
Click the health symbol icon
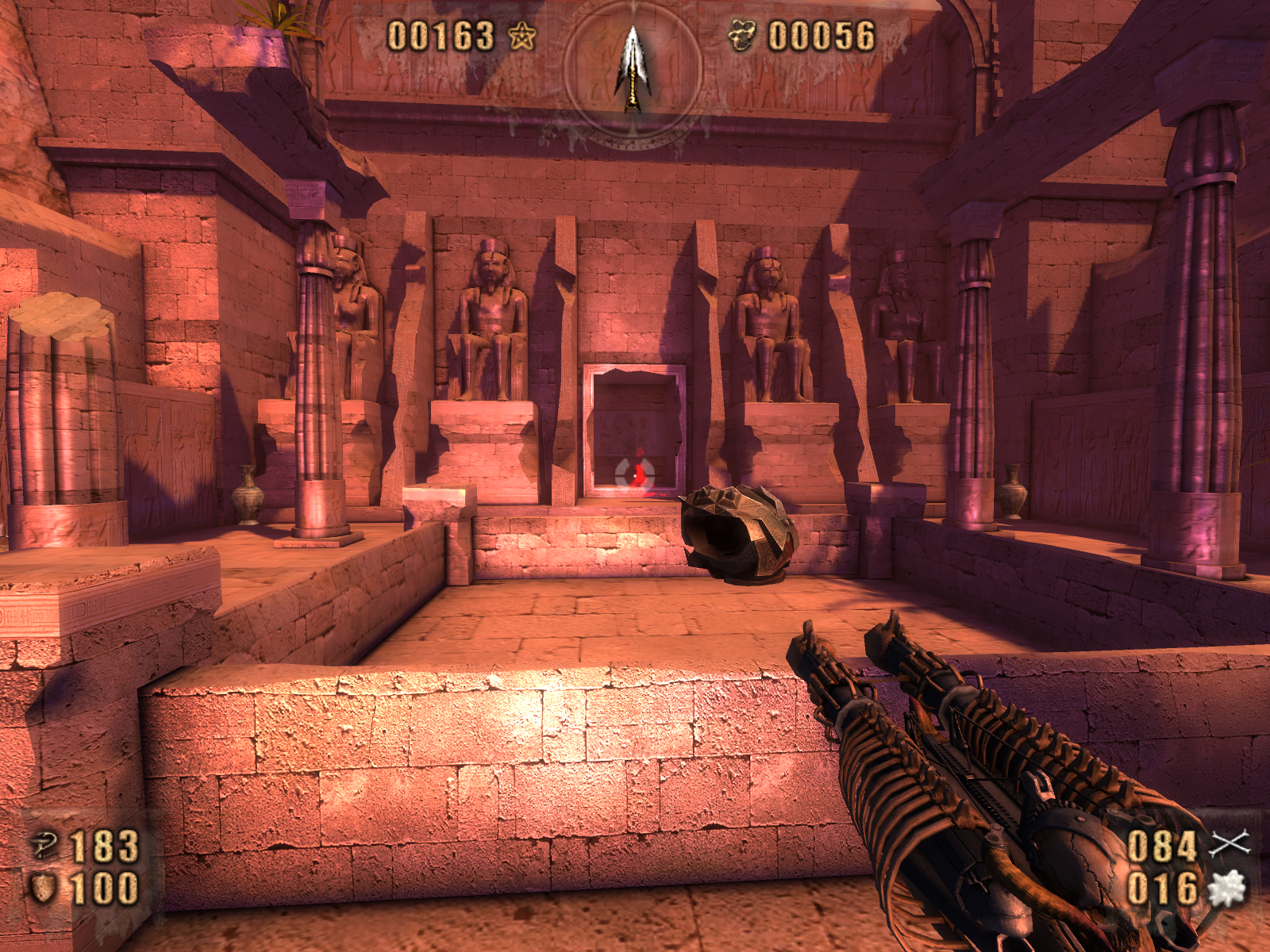coord(44,845)
